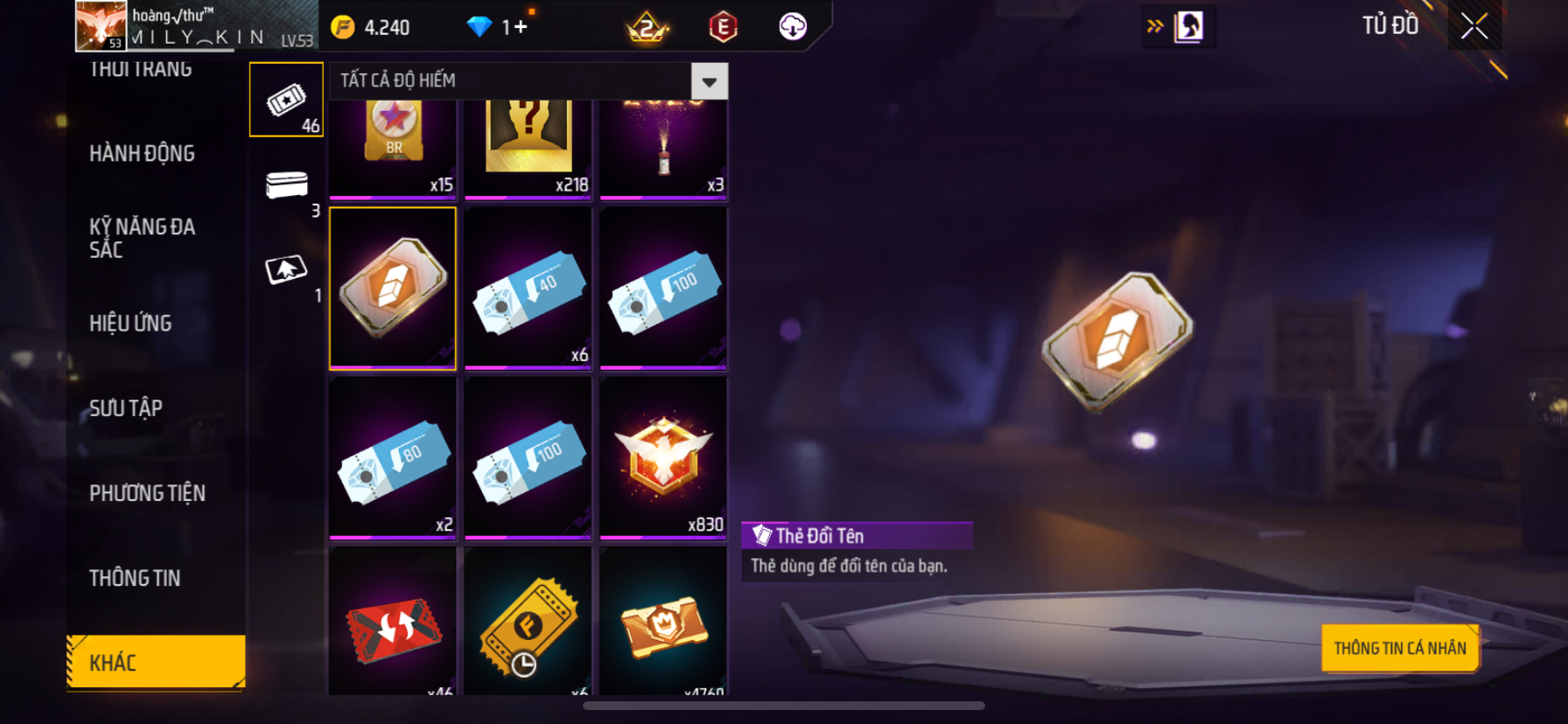Open the Hành Động category
The width and height of the screenshot is (1568, 724).
coord(142,154)
